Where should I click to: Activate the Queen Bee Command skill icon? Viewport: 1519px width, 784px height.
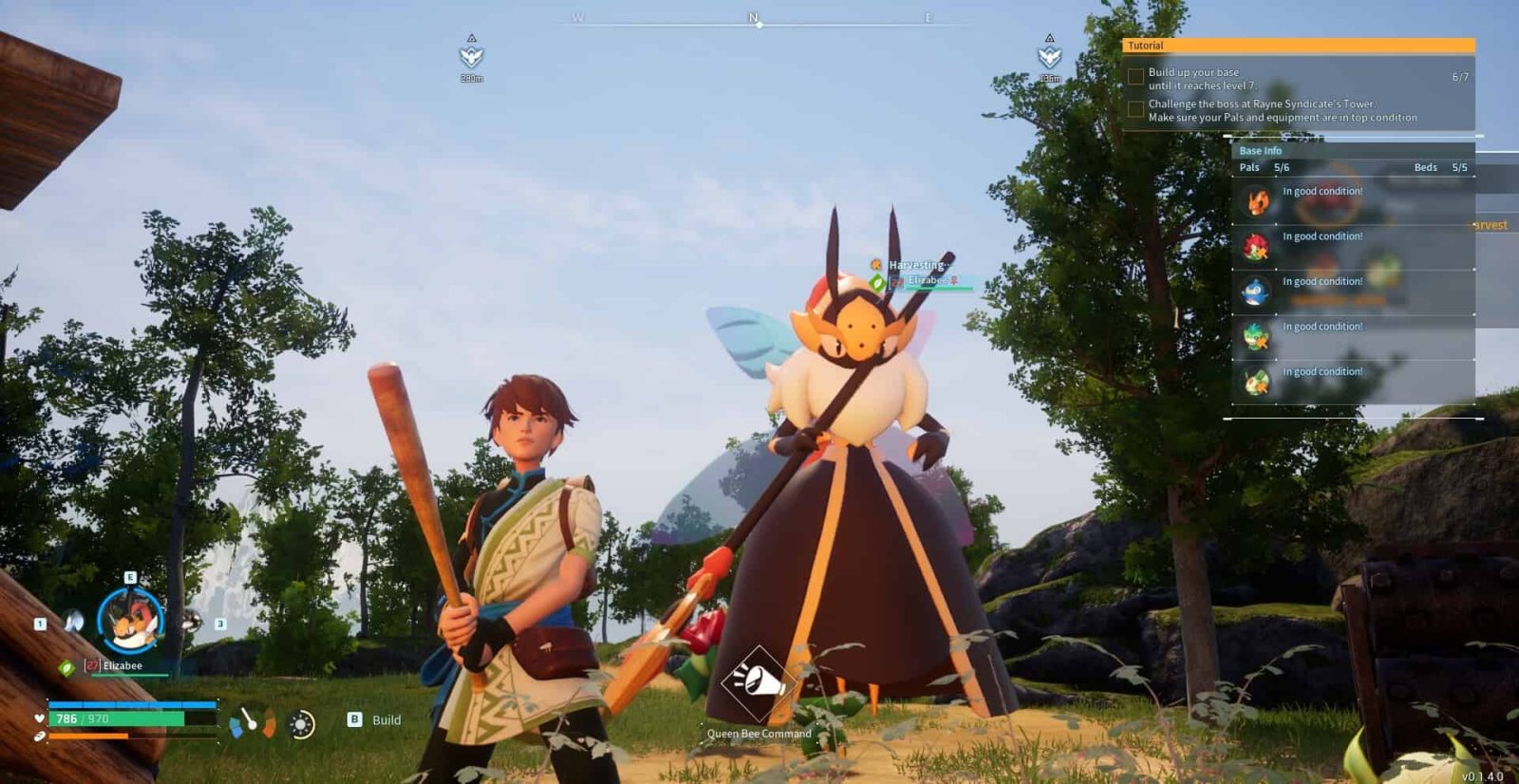[758, 681]
